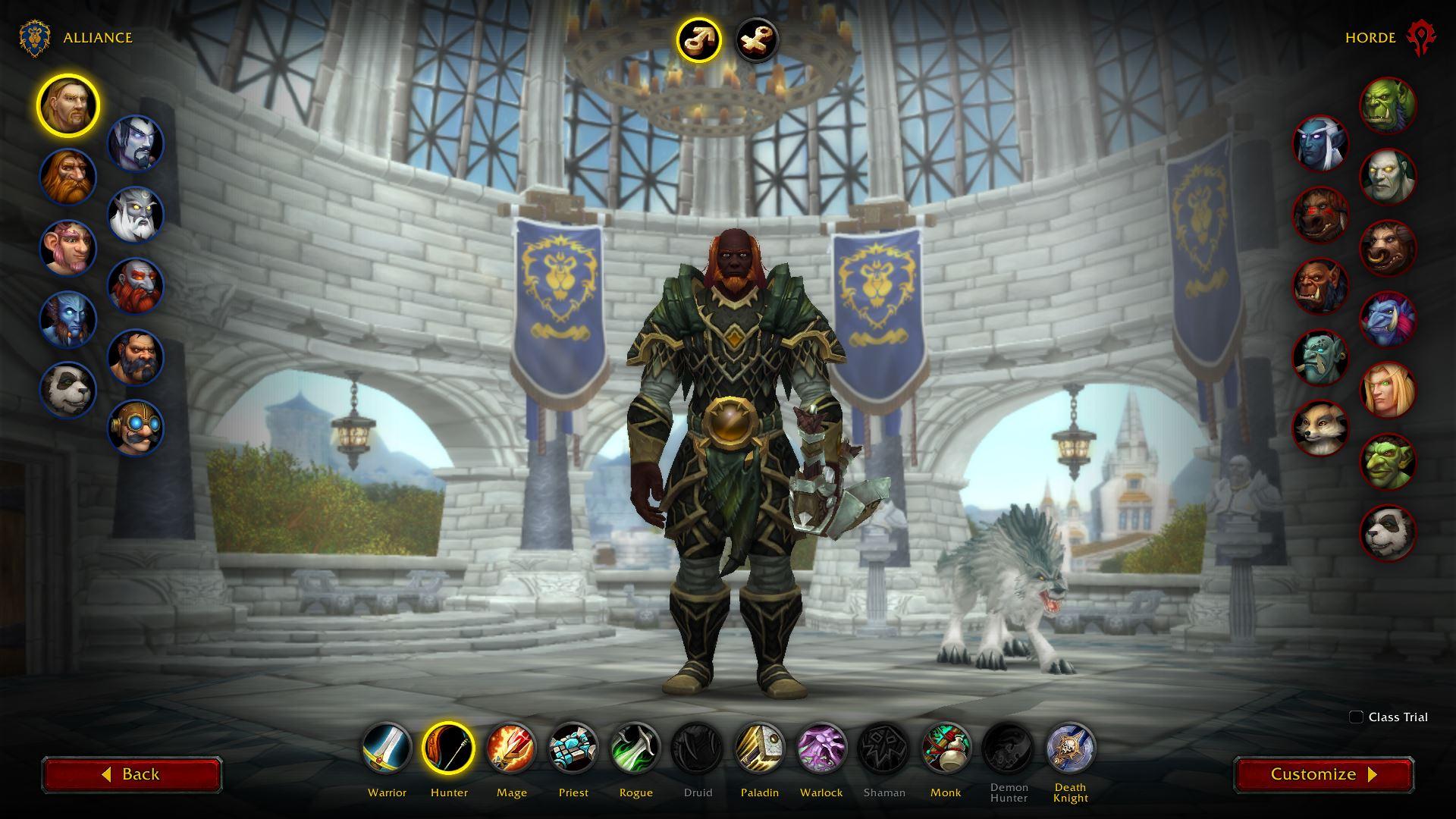Choose the Vulpera fox race portrait
The image size is (1456, 819).
[x=1320, y=428]
